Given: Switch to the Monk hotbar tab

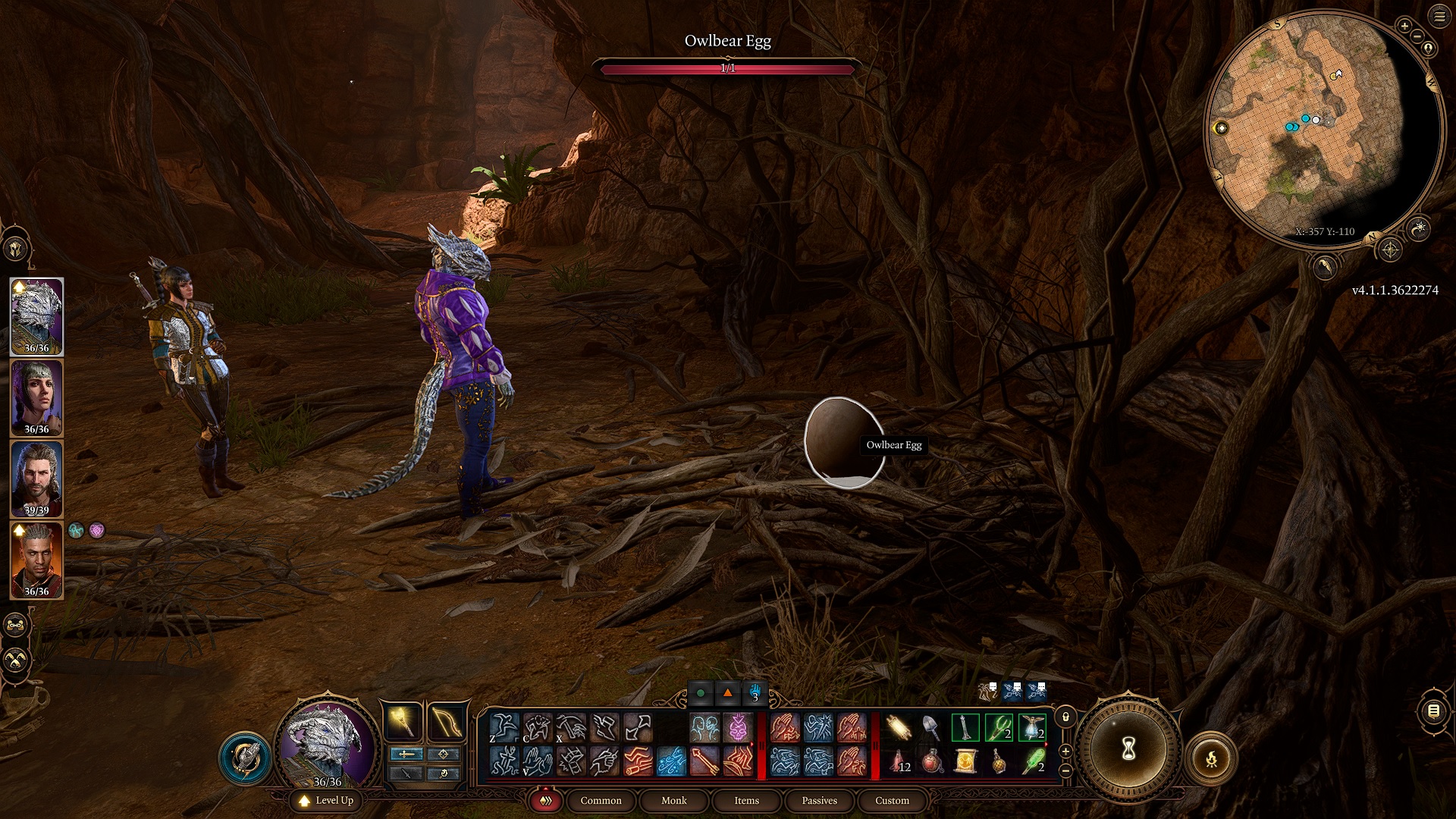Looking at the screenshot, I should [x=673, y=800].
